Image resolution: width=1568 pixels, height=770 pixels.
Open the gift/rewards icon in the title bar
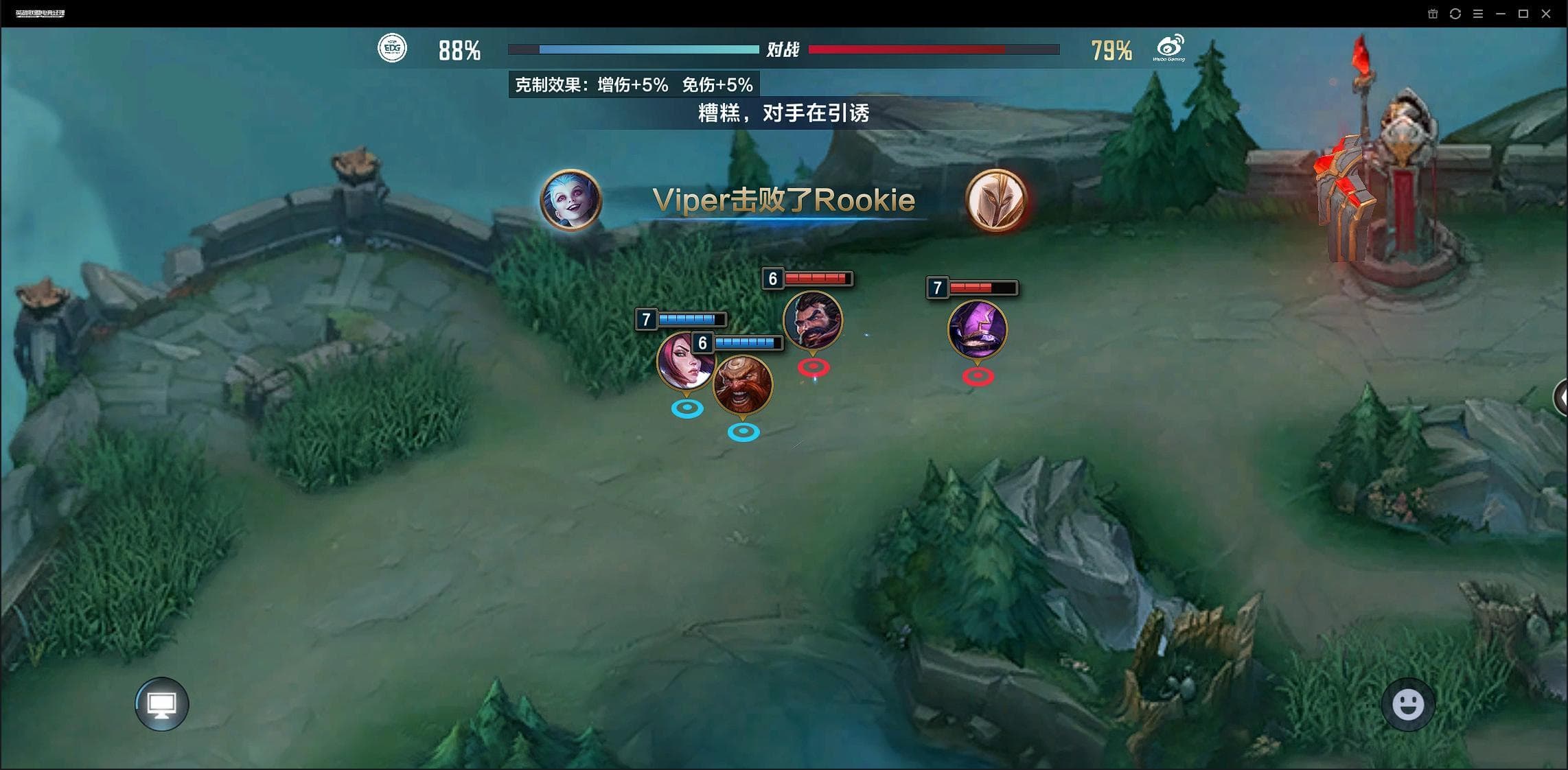point(1432,13)
